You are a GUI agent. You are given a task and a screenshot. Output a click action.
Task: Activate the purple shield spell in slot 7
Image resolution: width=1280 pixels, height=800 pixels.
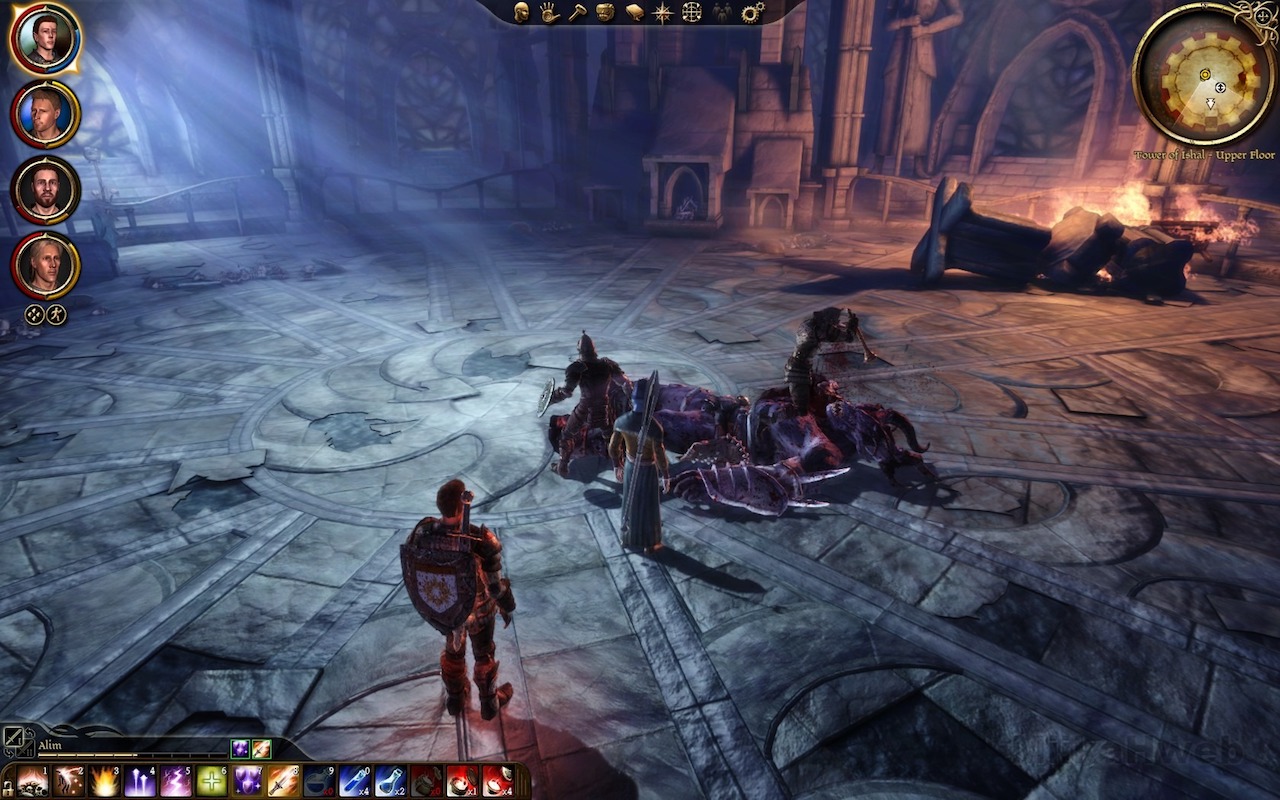247,781
